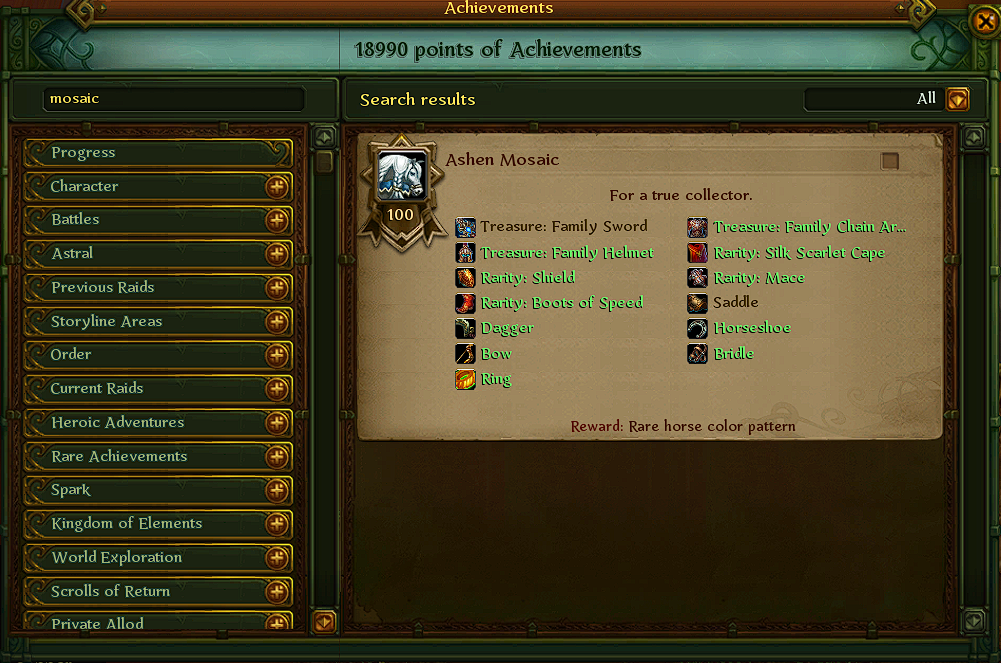Expand the Rare Achievements category
Image resolution: width=1001 pixels, height=663 pixels.
(277, 457)
